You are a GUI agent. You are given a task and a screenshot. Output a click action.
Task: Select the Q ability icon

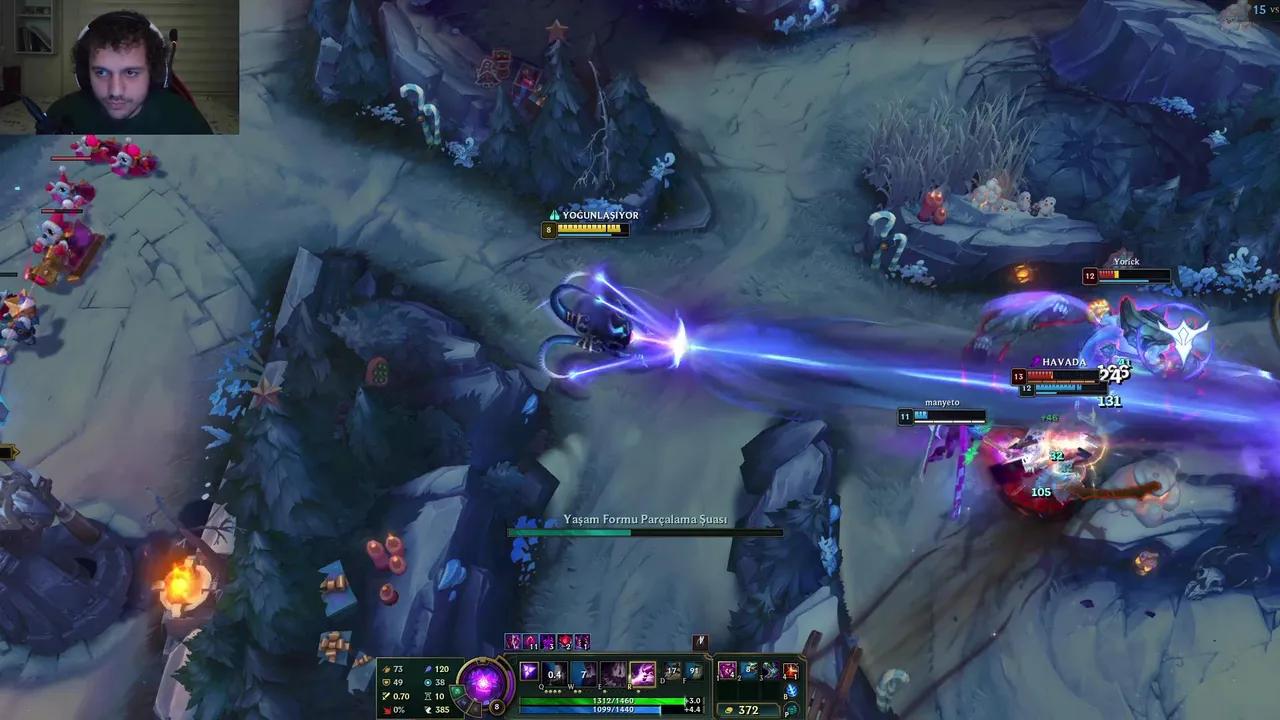pyautogui.click(x=528, y=672)
